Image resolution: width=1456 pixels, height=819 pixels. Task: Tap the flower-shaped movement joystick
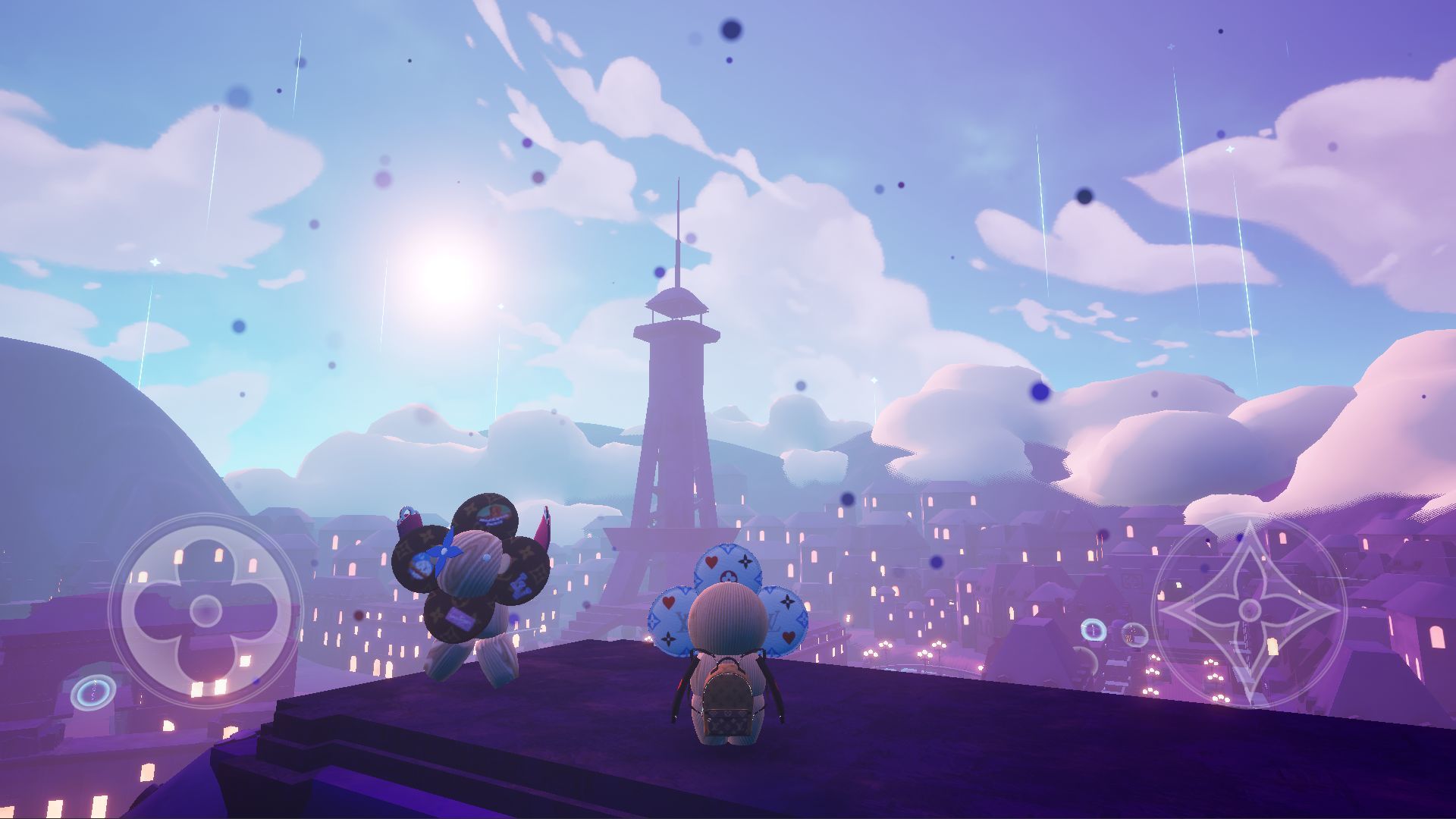205,610
